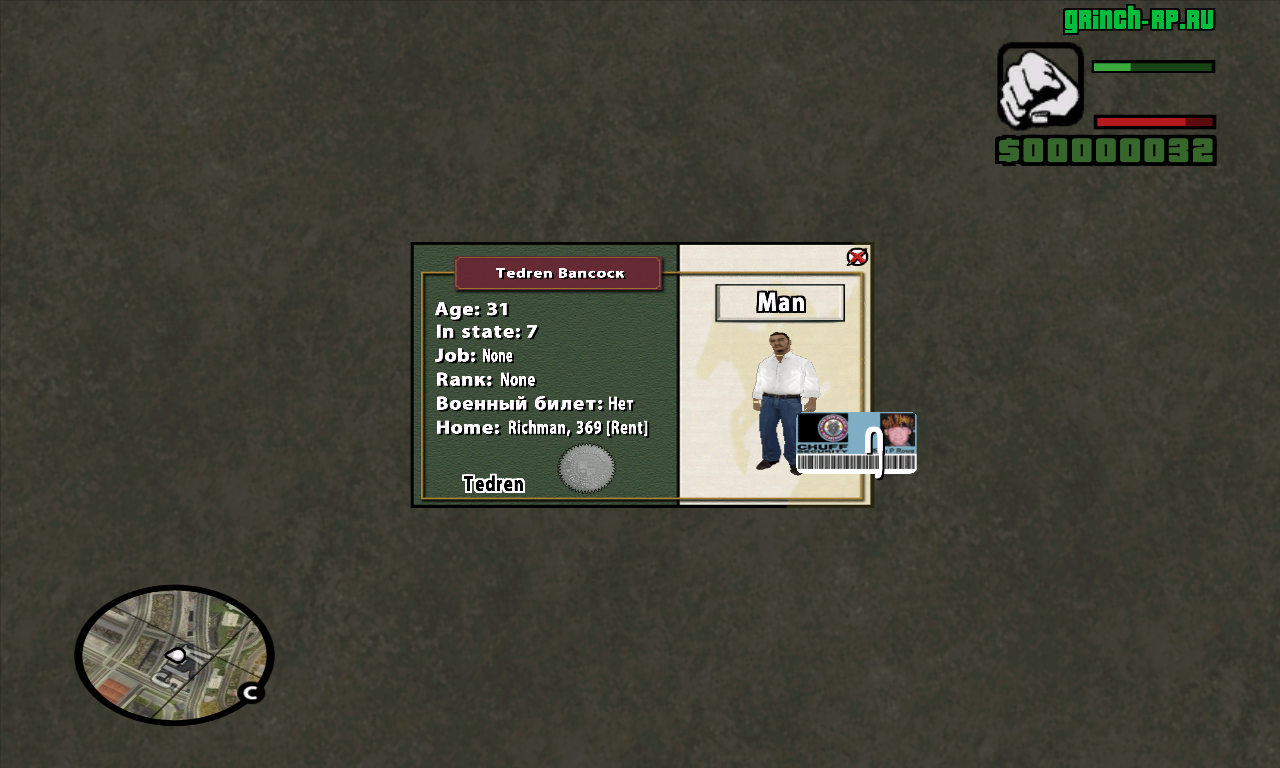Select the ID card with barcode

[856, 443]
